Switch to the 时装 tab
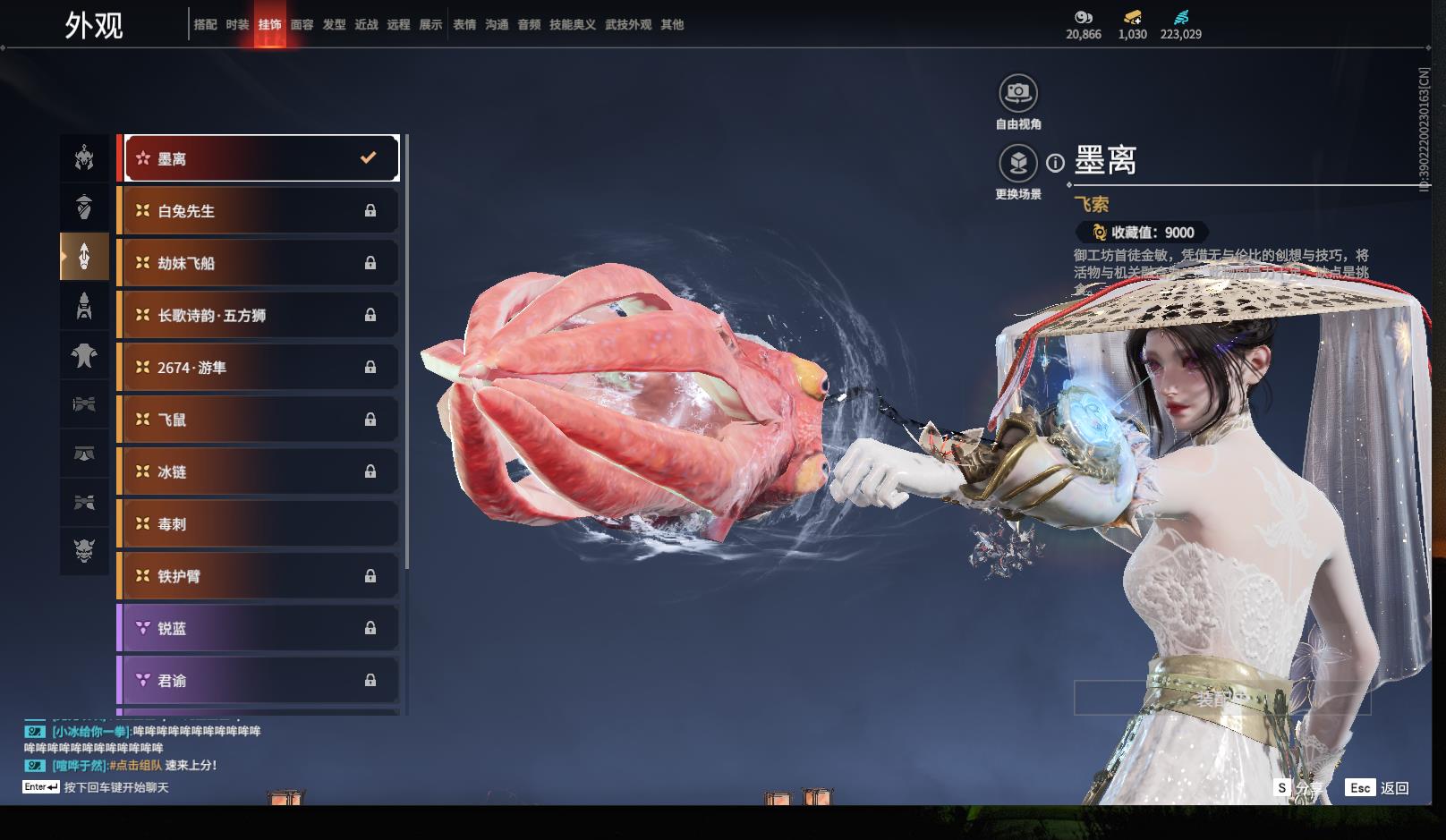 click(237, 25)
